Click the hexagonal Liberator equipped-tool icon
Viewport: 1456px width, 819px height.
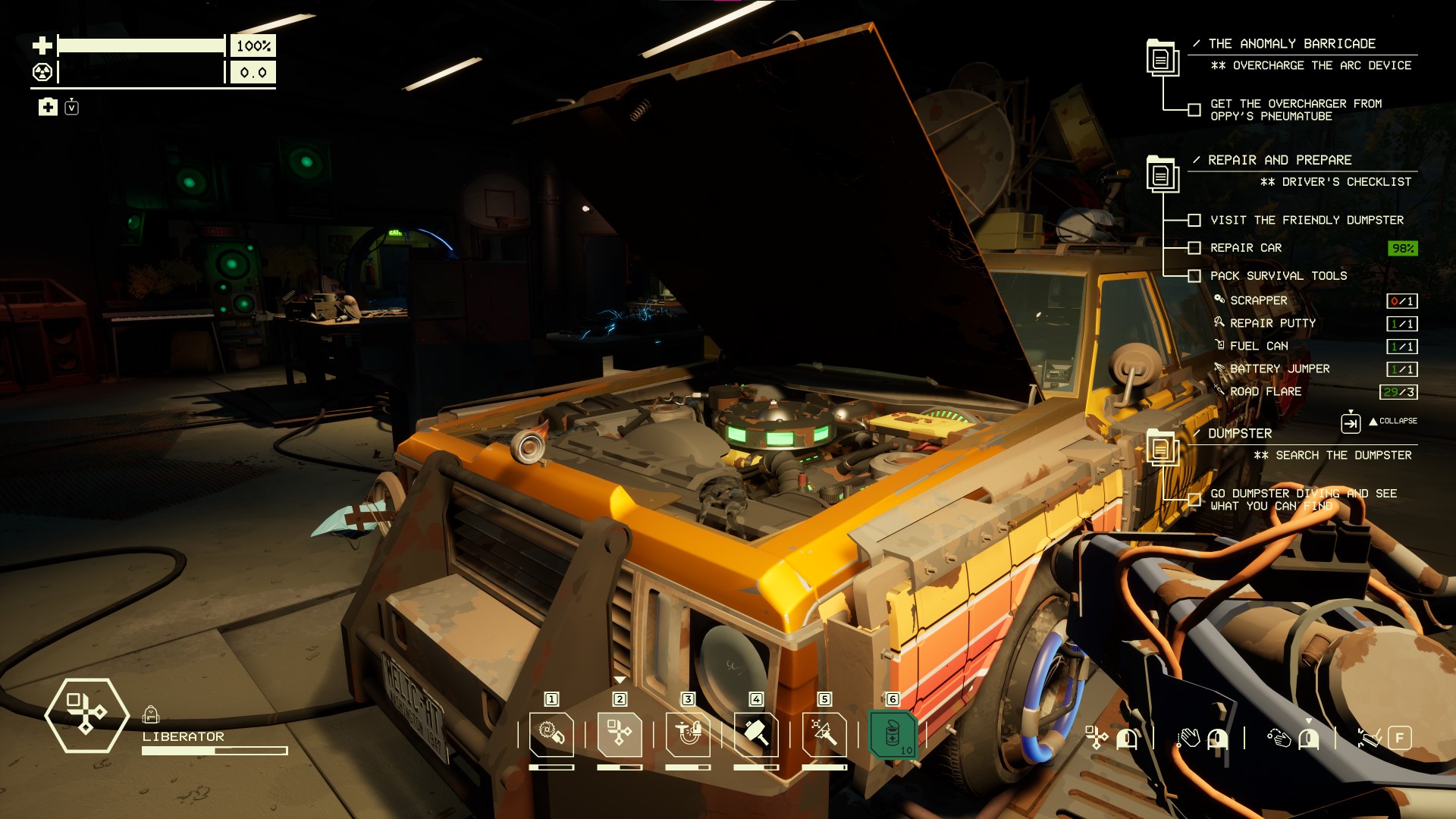pos(86,715)
